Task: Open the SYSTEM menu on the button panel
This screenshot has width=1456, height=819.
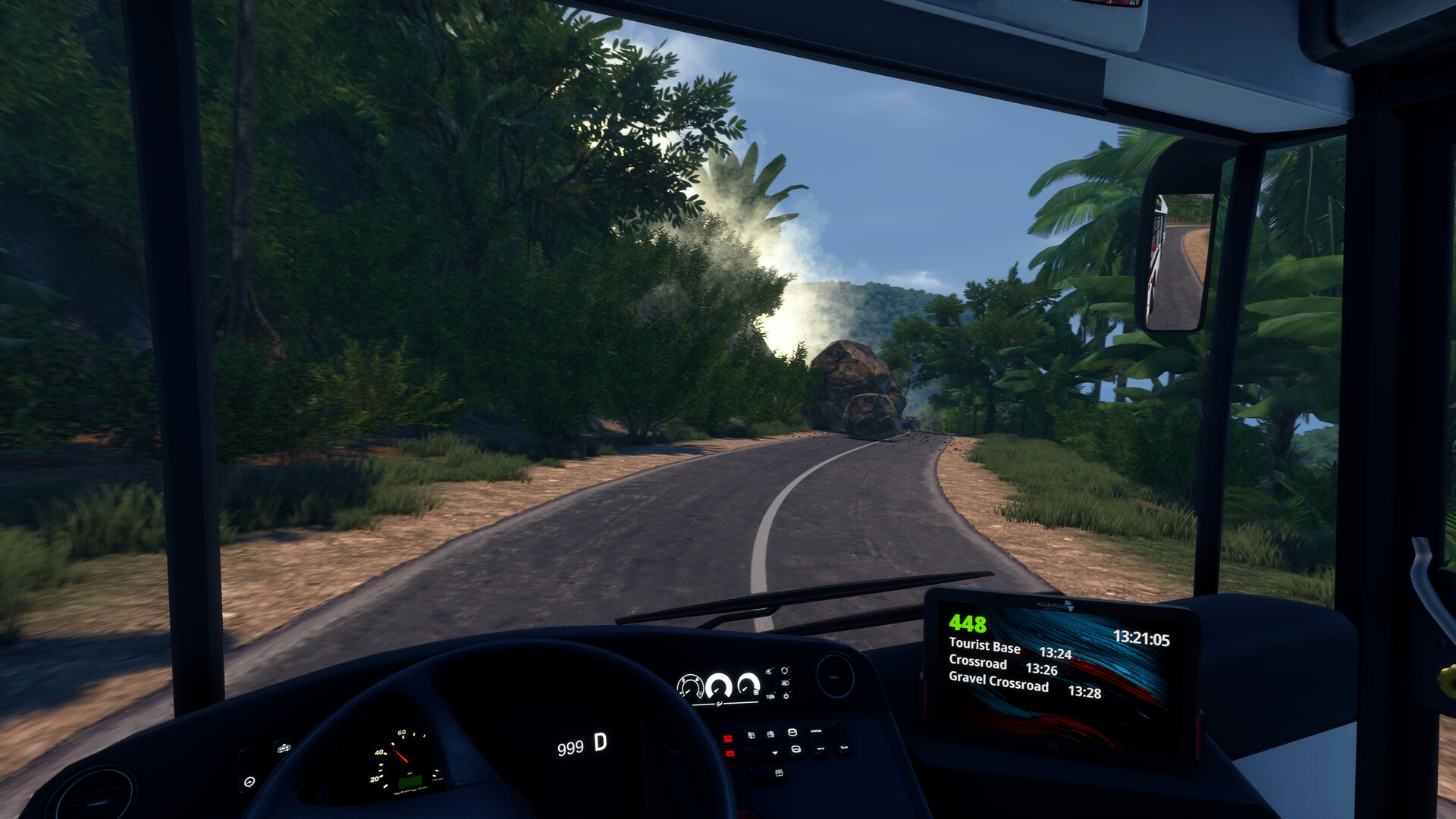Action: point(816,731)
